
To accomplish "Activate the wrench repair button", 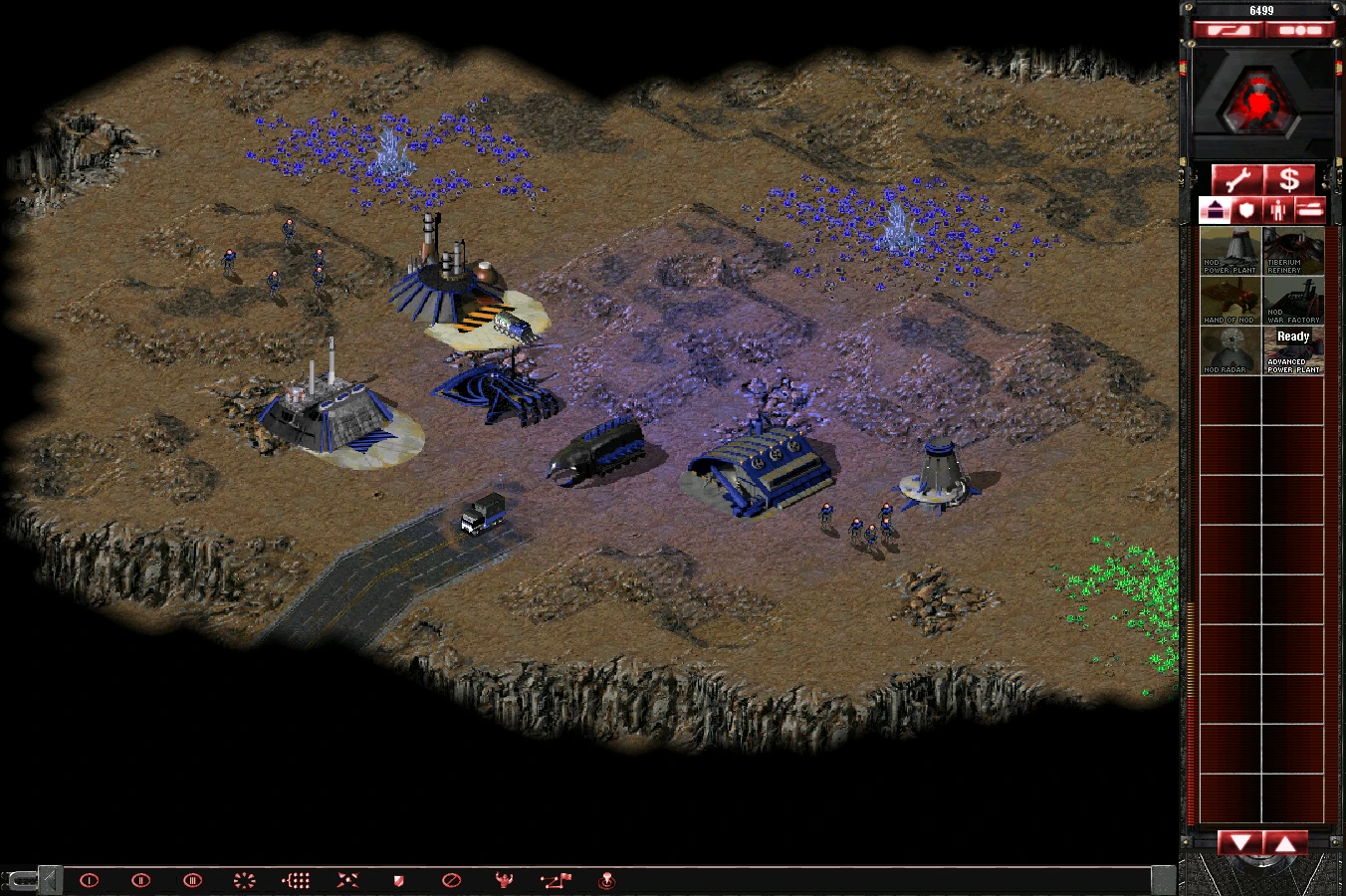I will click(x=1236, y=180).
